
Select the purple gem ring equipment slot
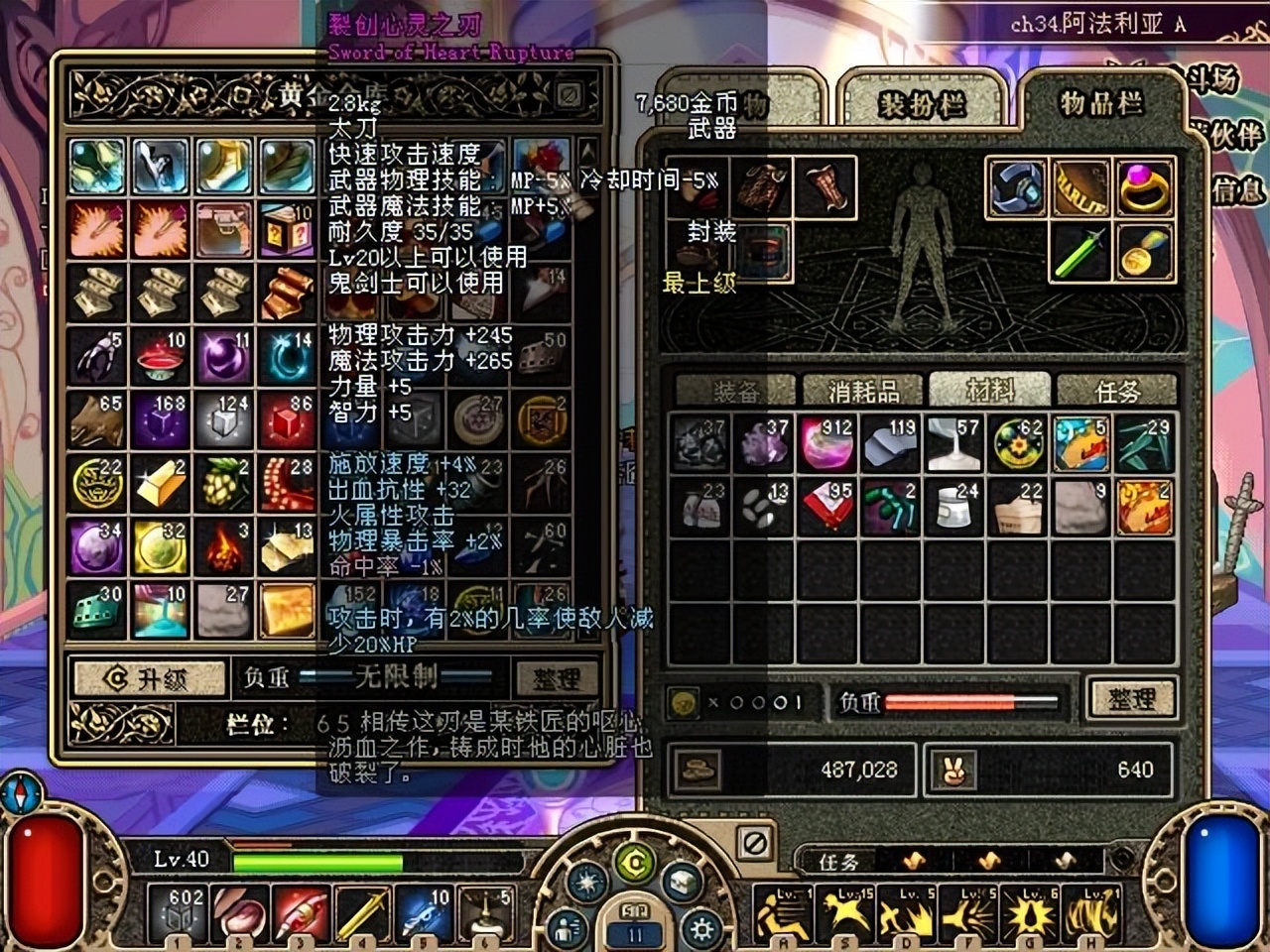(1145, 187)
